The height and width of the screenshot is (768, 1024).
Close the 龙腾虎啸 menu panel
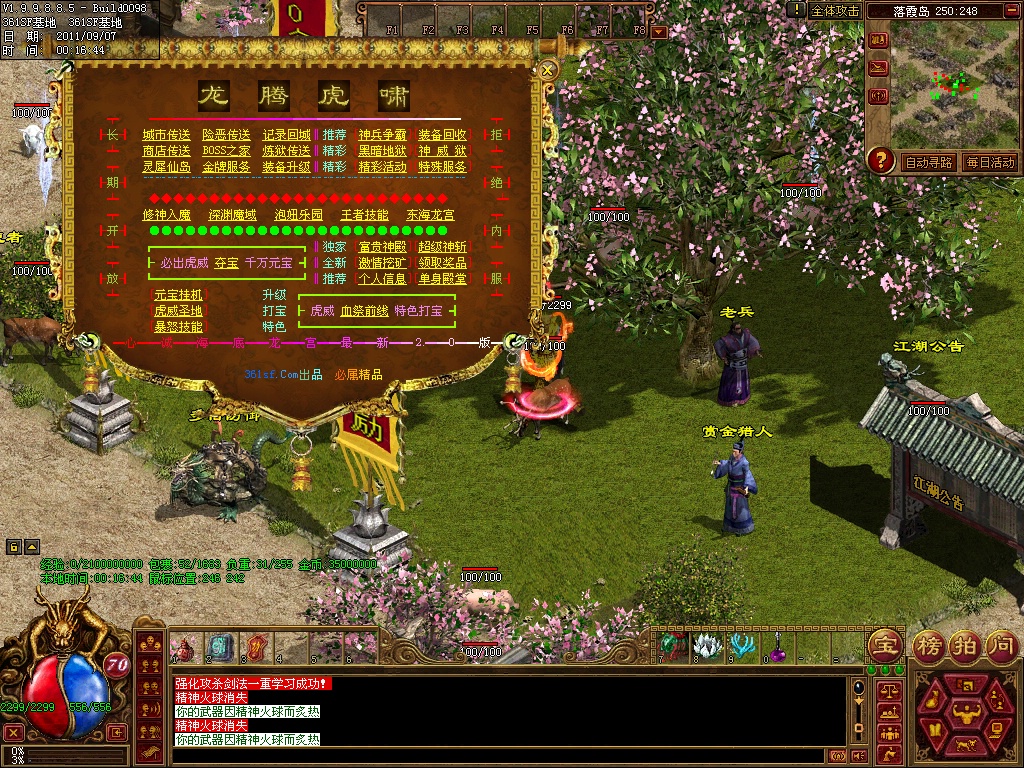(x=548, y=70)
